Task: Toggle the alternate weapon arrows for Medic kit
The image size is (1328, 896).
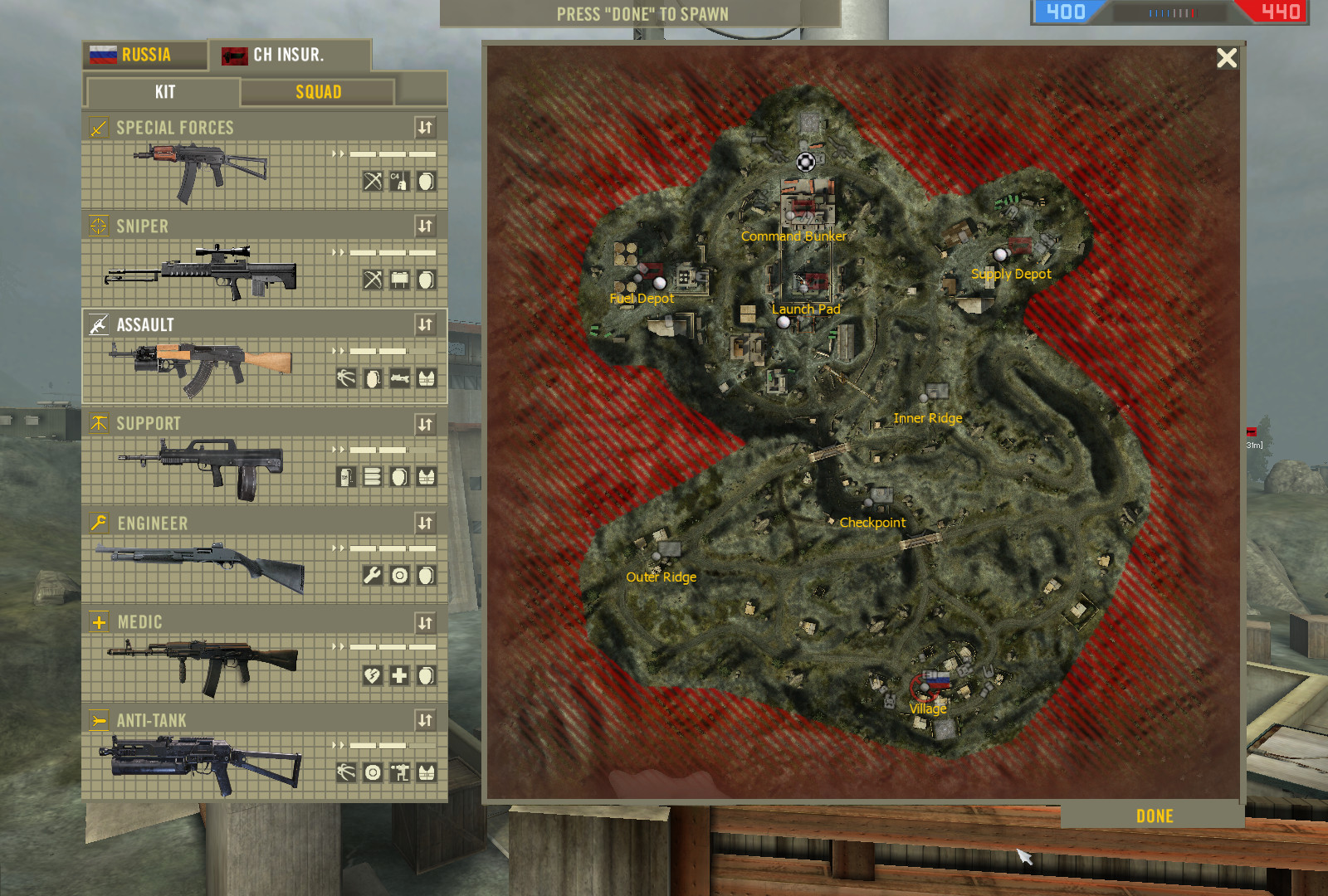Action: click(426, 621)
